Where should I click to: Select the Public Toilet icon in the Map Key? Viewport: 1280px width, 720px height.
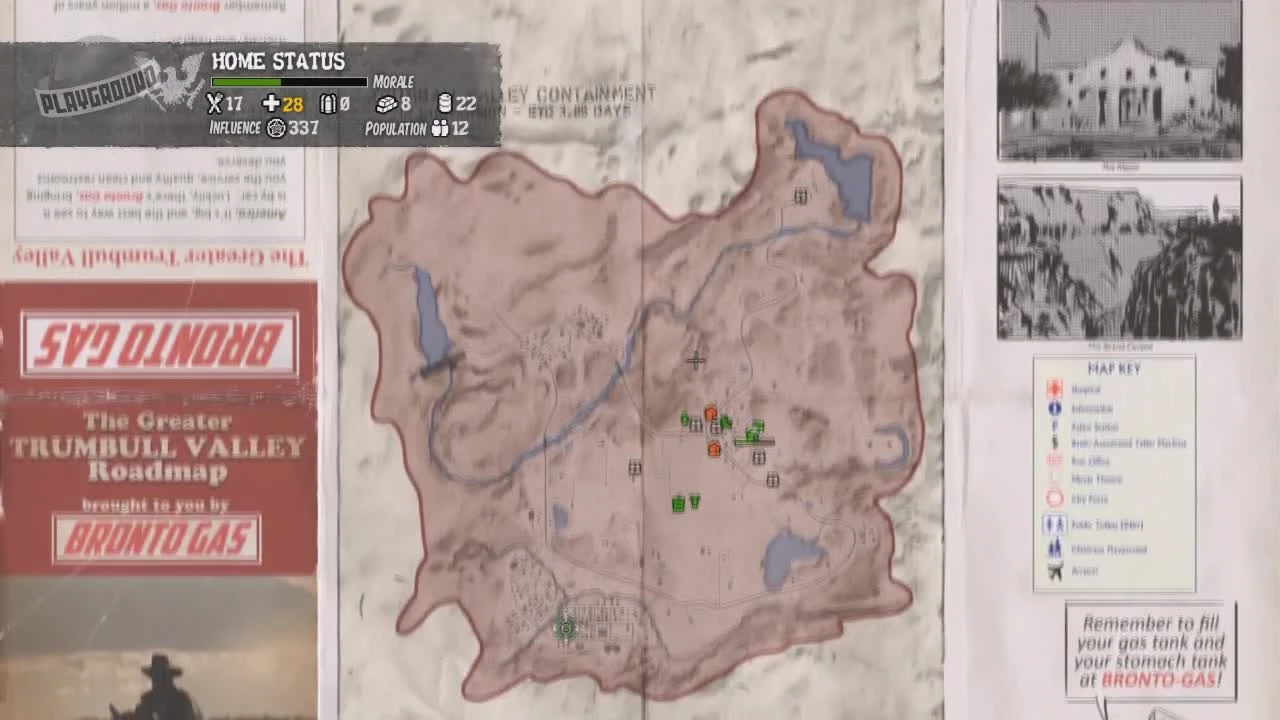coord(1054,523)
